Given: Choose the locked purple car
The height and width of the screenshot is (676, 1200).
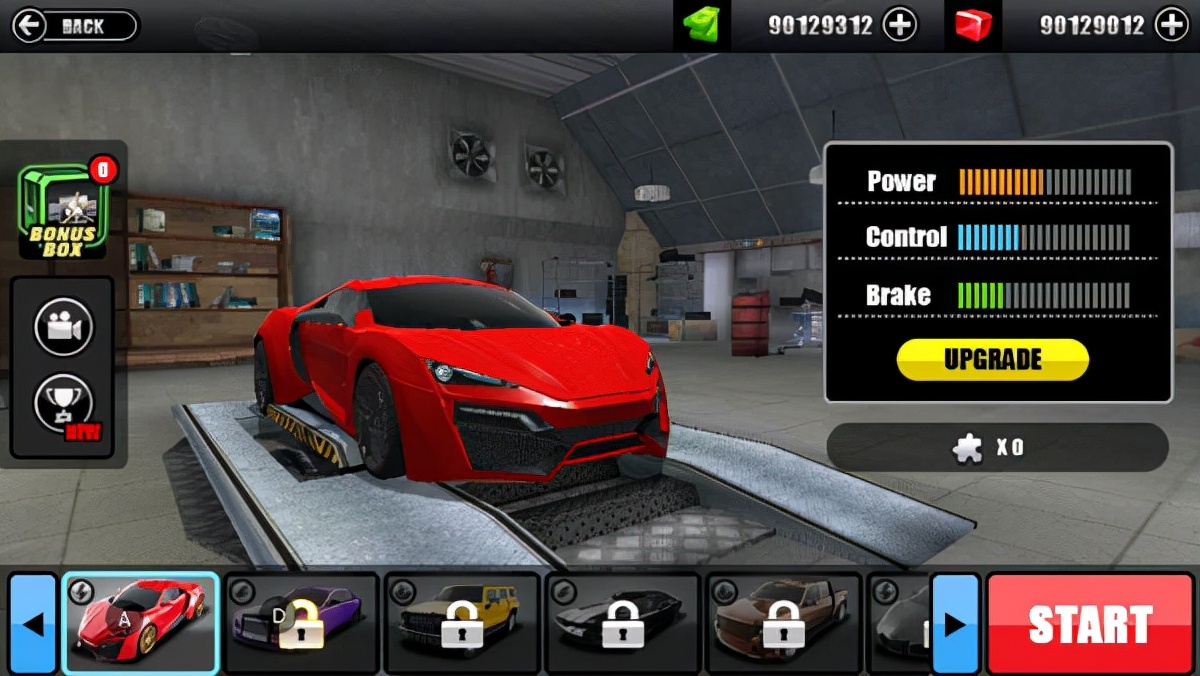Looking at the screenshot, I should tap(301, 621).
